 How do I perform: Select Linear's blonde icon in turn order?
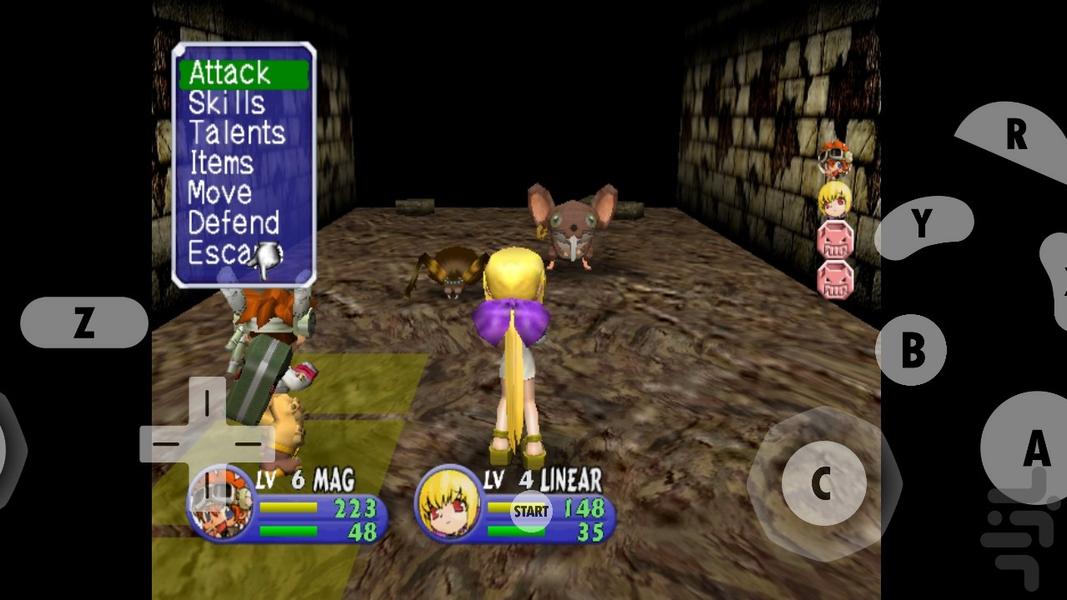[834, 199]
